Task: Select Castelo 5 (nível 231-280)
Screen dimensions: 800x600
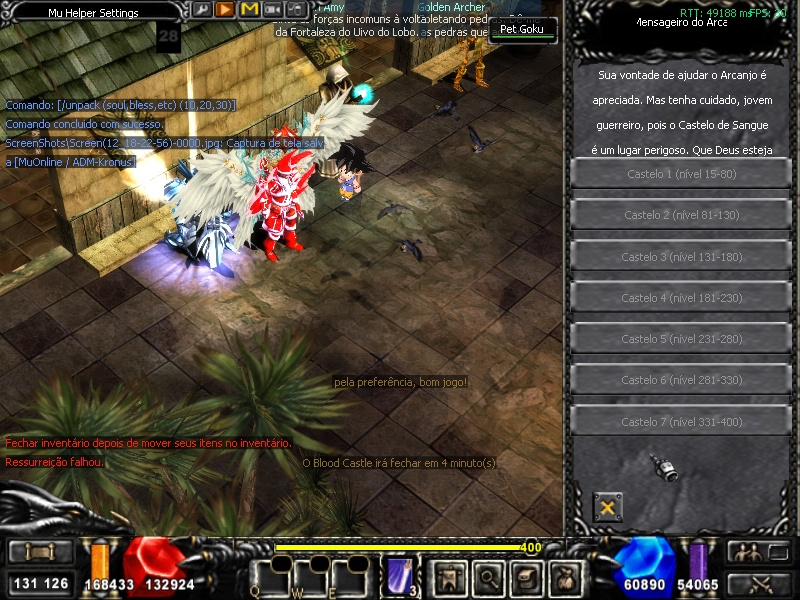Action: 680,339
